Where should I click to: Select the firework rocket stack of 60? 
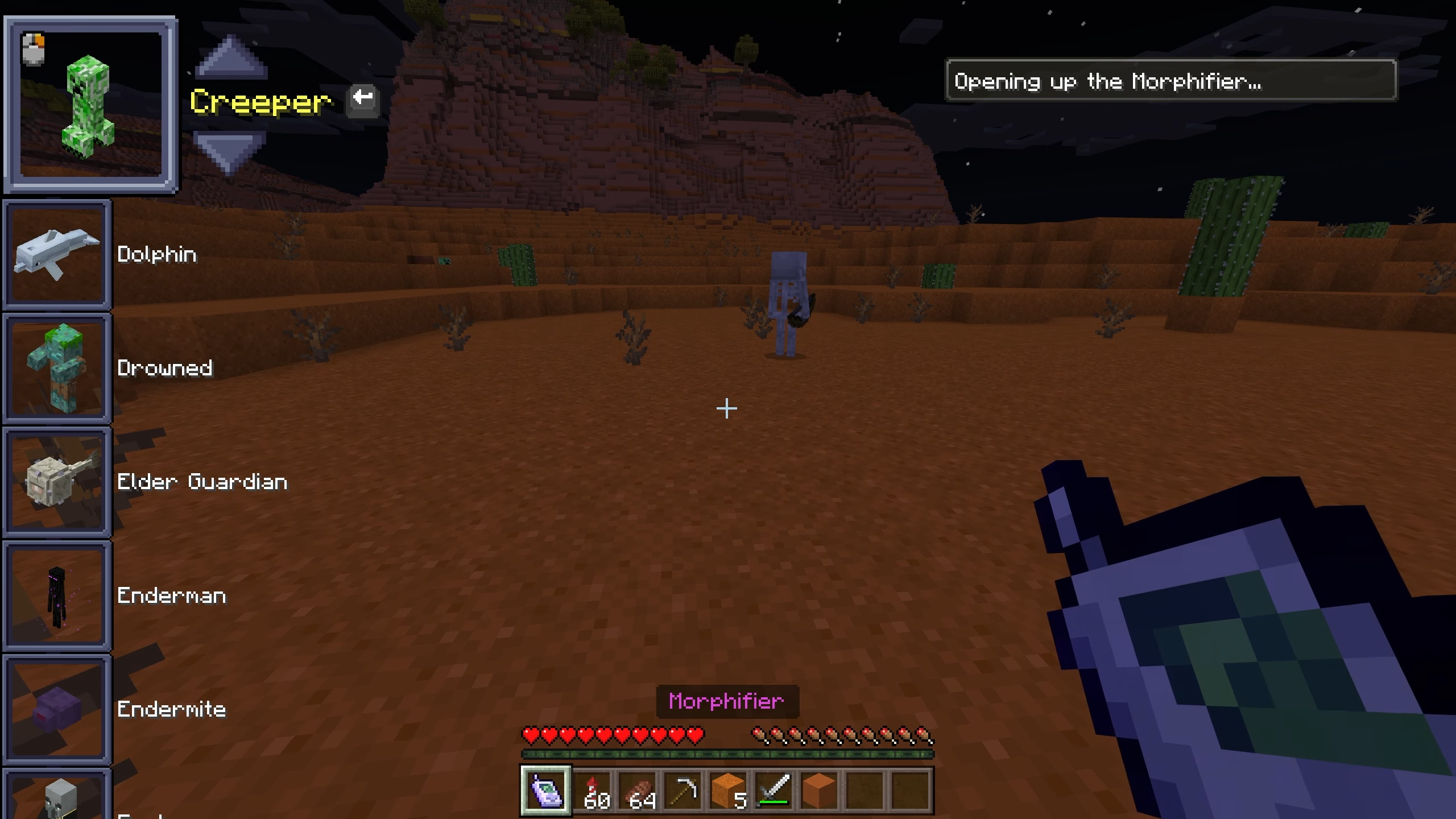click(x=591, y=791)
